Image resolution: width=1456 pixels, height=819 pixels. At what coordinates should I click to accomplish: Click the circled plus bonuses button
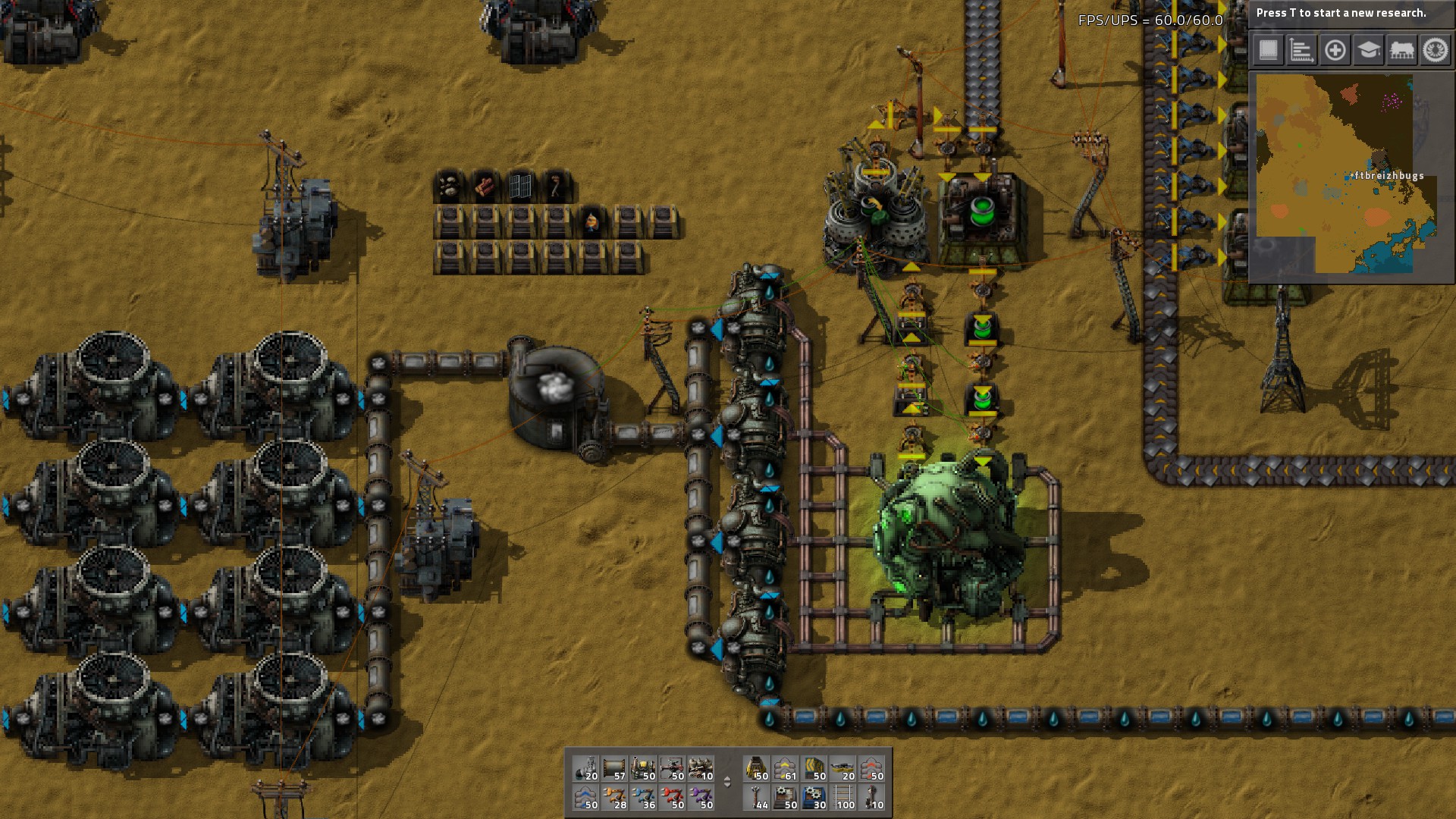[1335, 50]
